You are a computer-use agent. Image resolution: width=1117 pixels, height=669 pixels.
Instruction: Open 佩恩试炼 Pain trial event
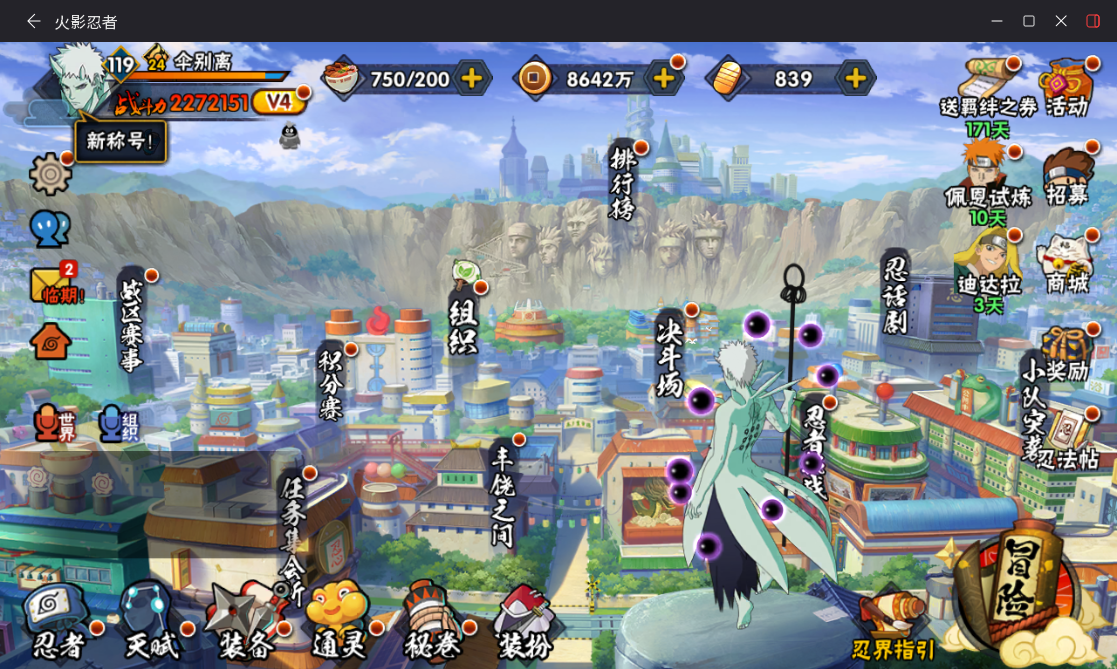click(x=987, y=178)
